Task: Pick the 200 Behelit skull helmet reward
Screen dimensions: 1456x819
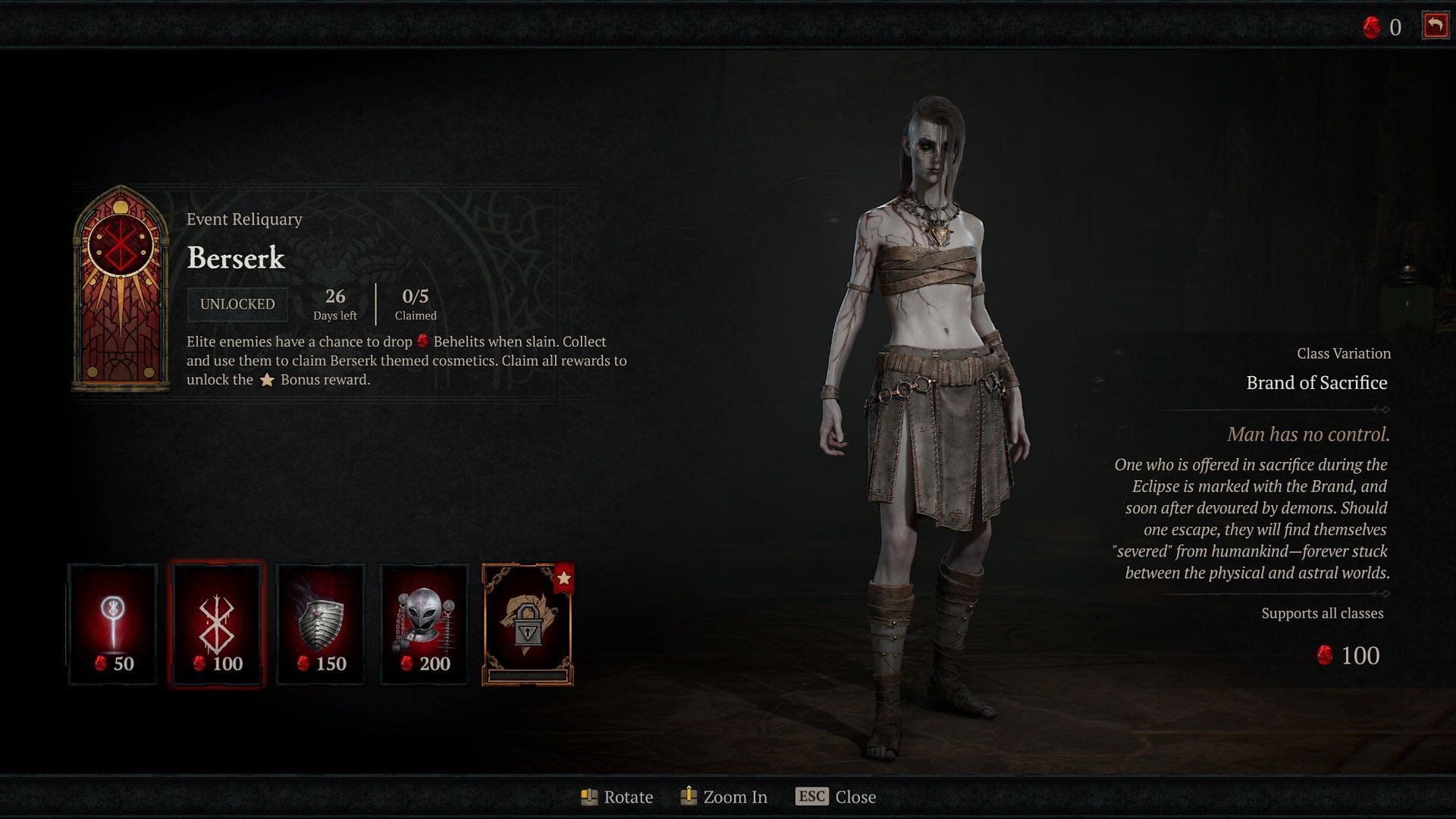Action: (424, 624)
